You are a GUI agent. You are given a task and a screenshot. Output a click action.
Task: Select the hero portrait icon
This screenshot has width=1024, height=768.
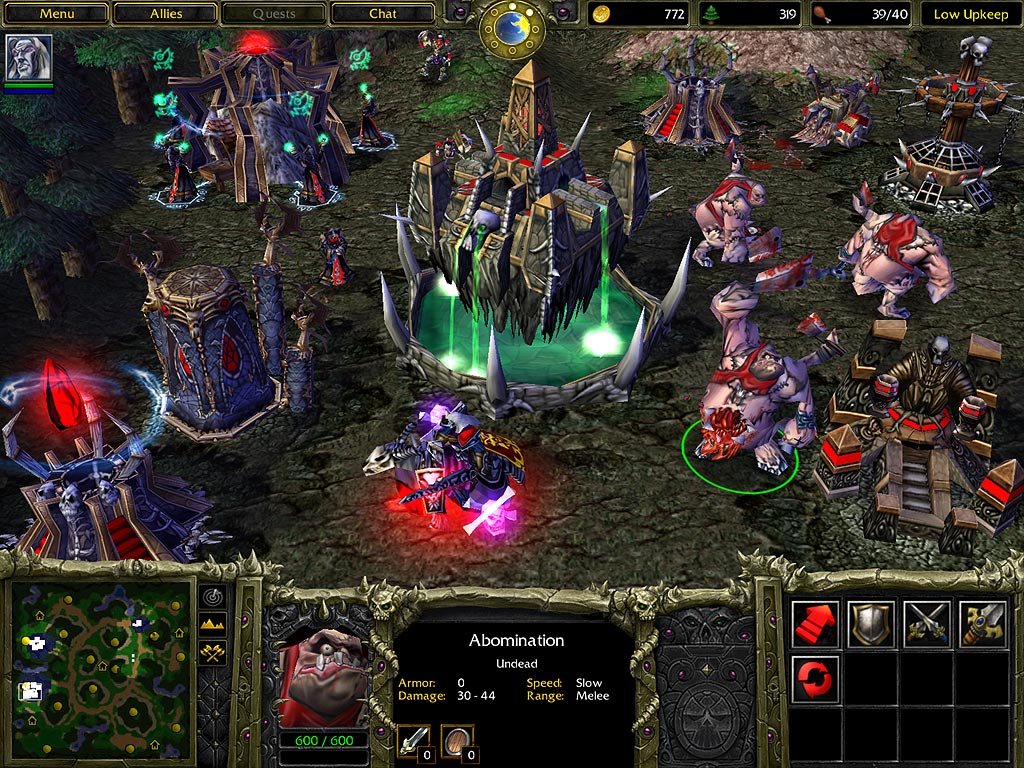tap(28, 58)
